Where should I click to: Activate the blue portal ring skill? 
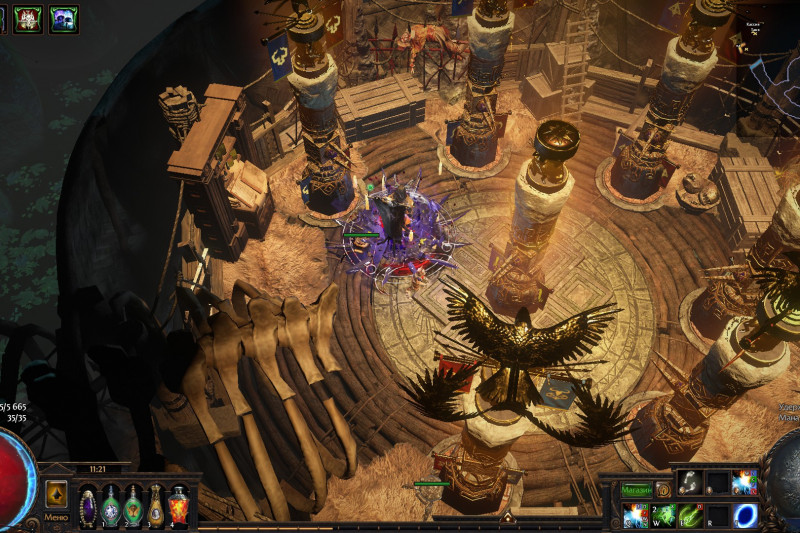[745, 516]
